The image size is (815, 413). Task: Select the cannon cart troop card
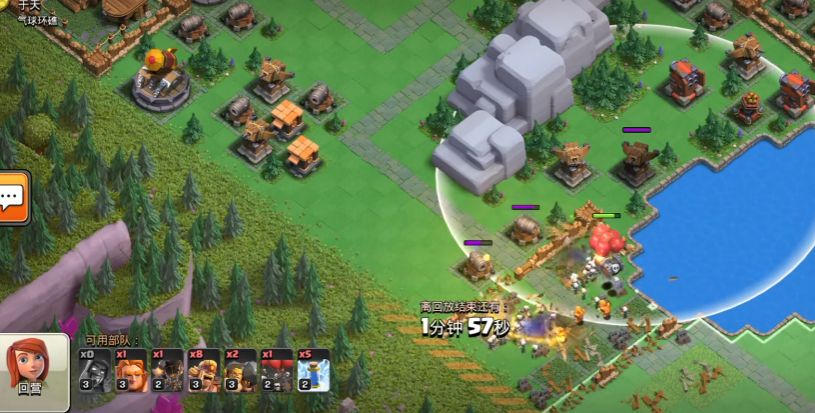167,371
